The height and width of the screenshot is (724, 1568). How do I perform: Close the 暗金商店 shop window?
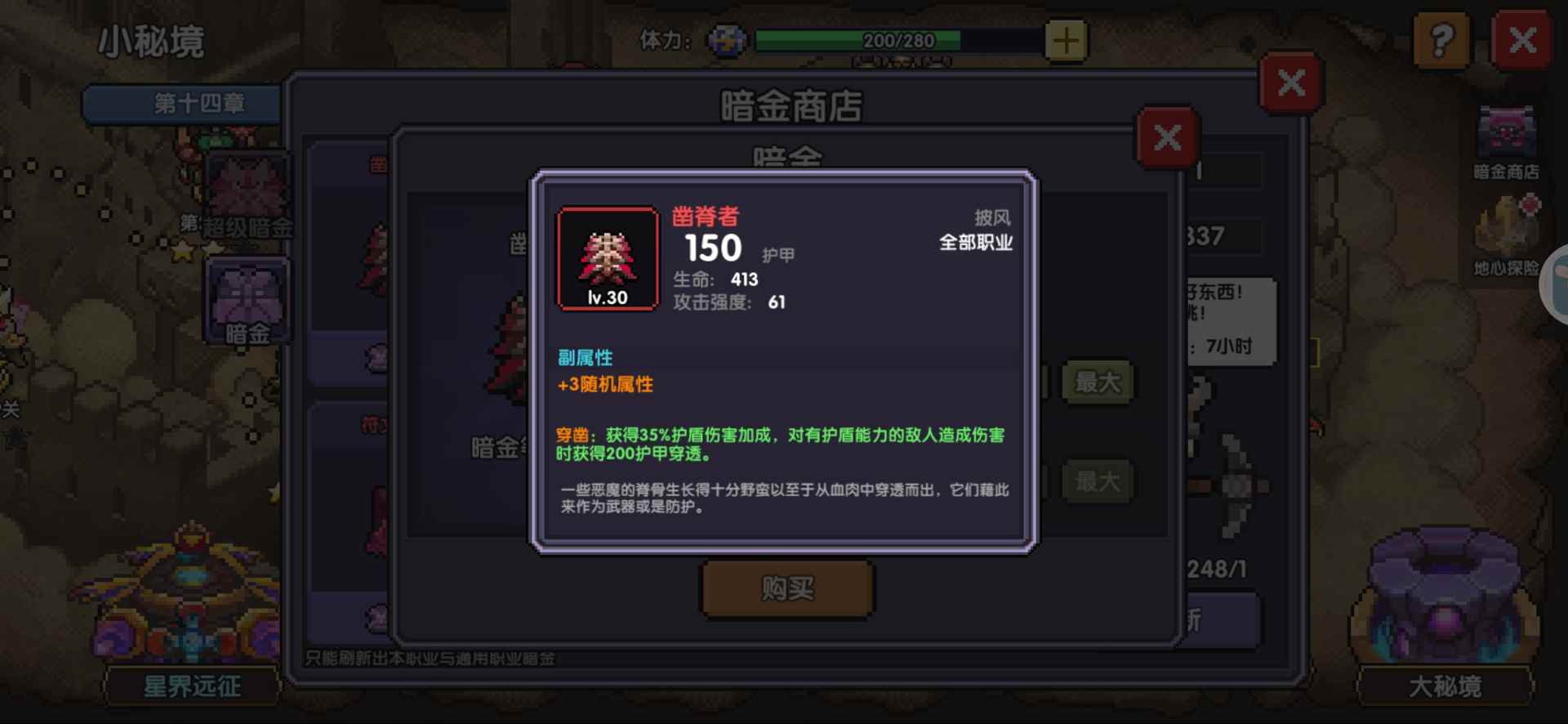coord(1290,82)
